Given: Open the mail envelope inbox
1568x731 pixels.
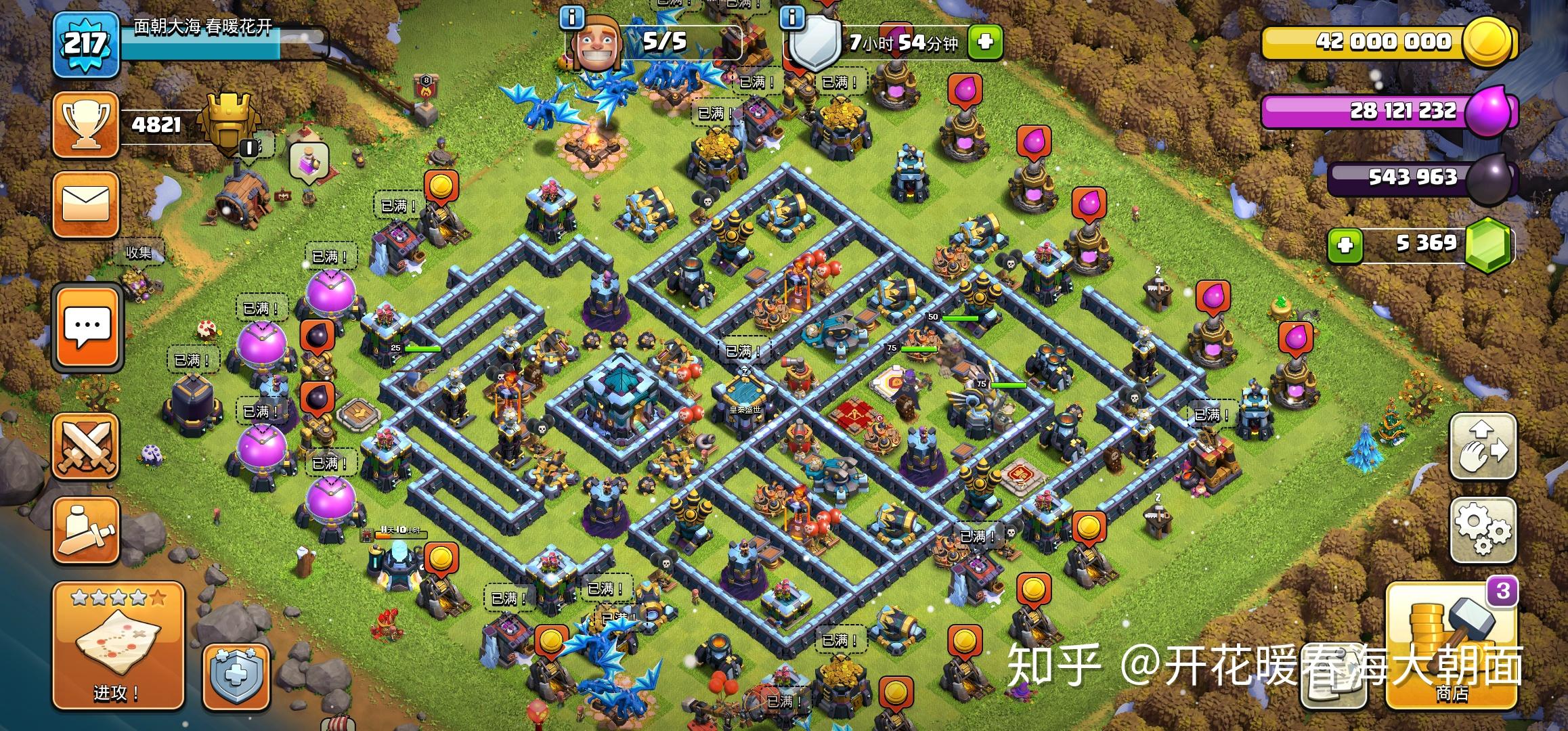Looking at the screenshot, I should point(86,204).
